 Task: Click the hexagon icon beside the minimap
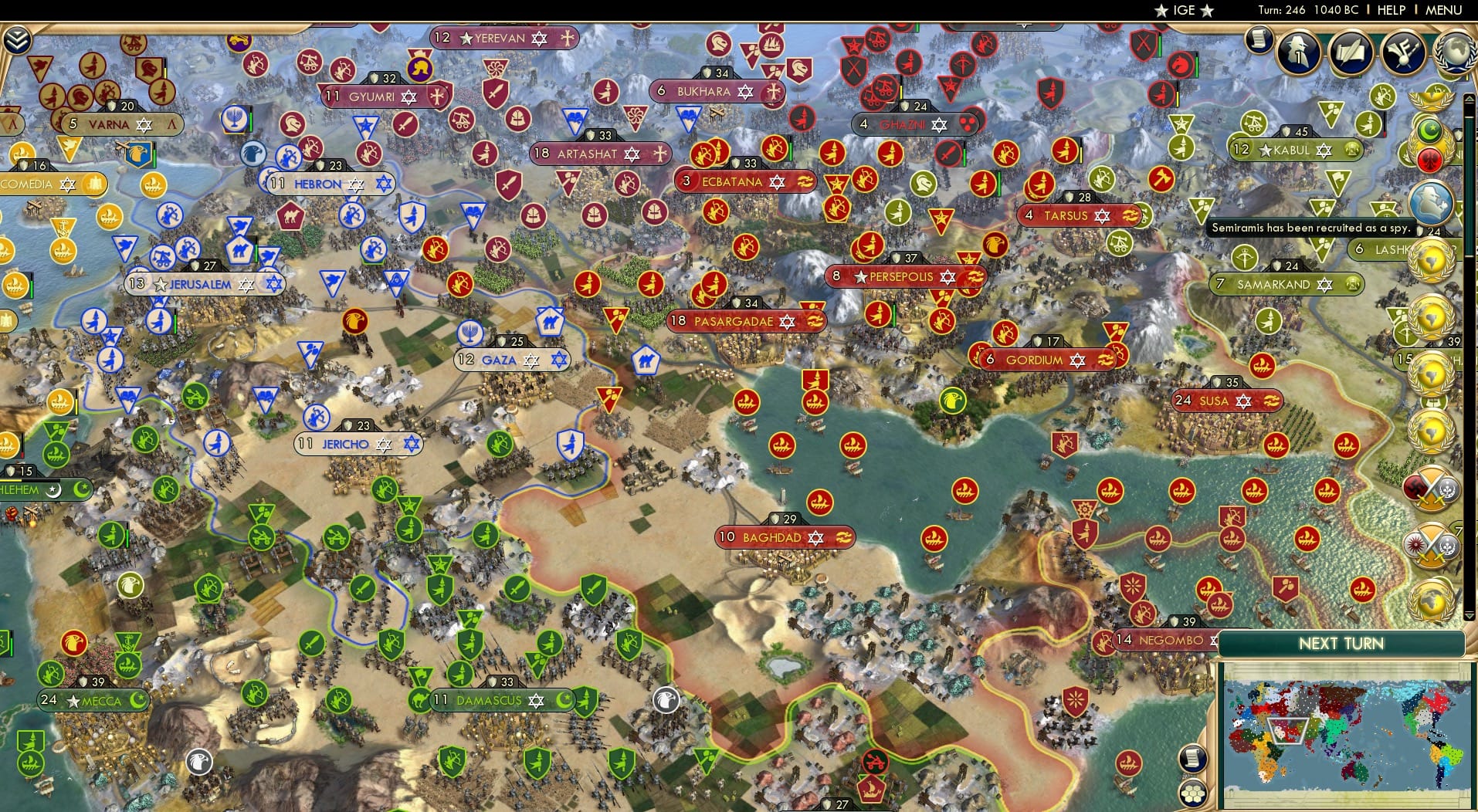1193,793
